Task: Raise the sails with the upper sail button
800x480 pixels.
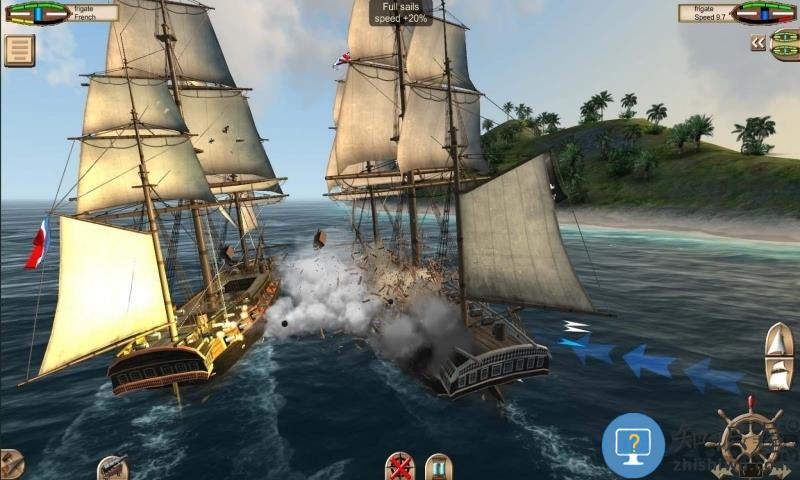Action: coord(778,340)
